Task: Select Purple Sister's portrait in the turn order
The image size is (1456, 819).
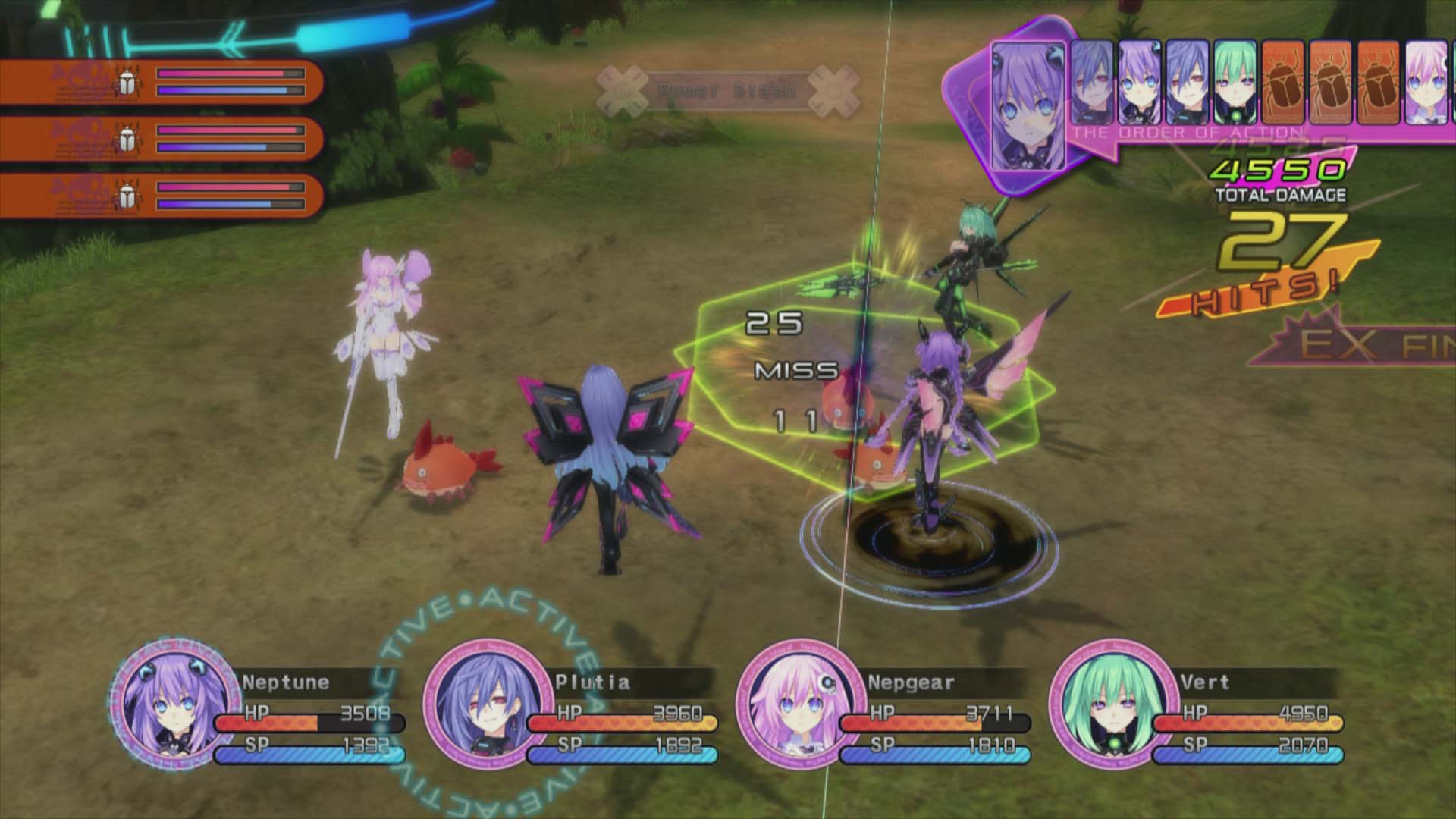Action: coord(1140,82)
